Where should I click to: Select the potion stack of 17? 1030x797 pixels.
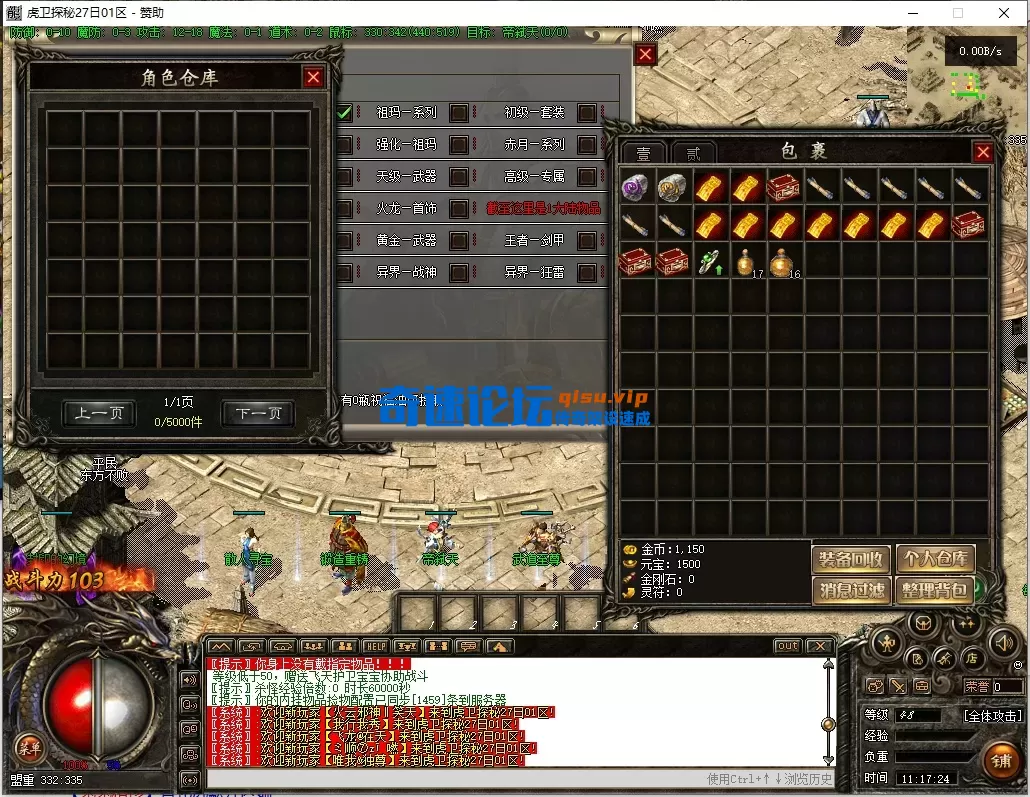(747, 261)
